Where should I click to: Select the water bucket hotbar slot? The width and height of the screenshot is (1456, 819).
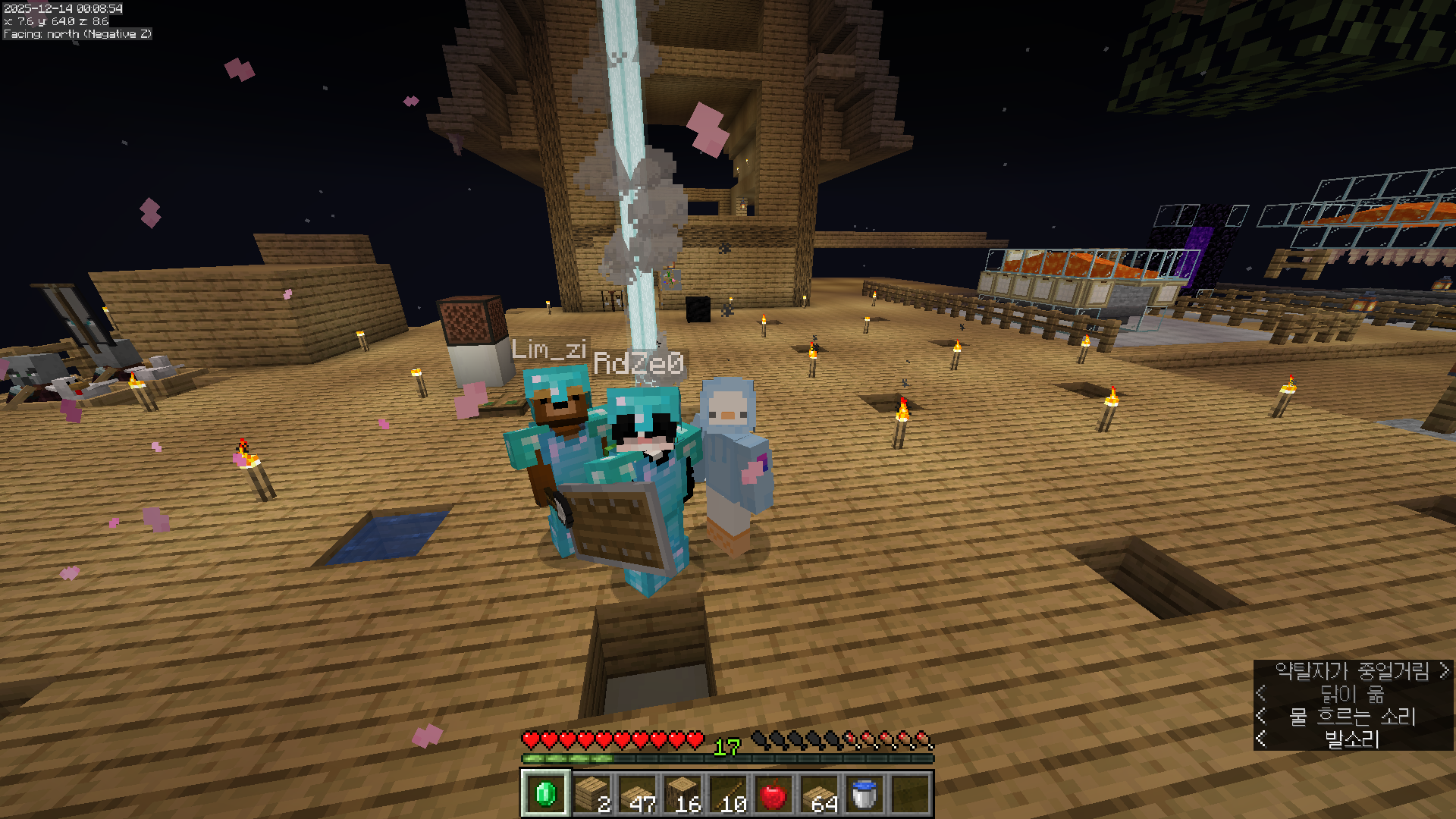(x=864, y=794)
